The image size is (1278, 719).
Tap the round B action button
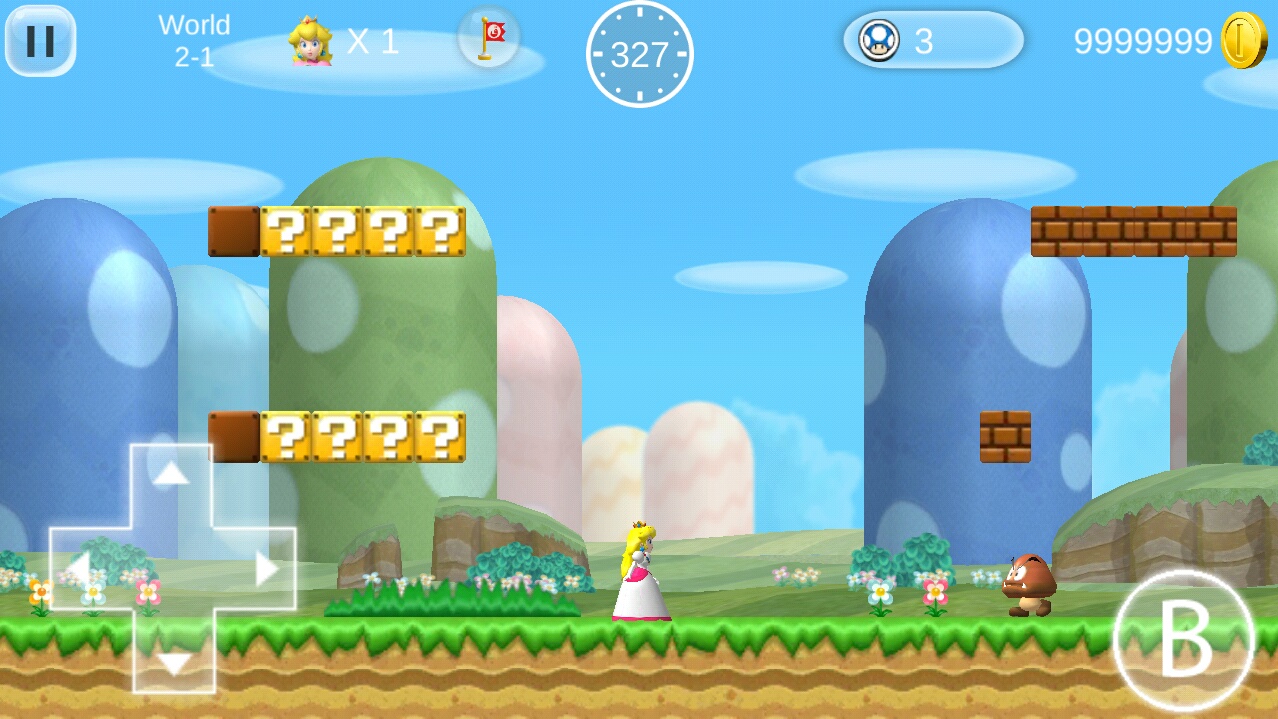[x=1183, y=641]
